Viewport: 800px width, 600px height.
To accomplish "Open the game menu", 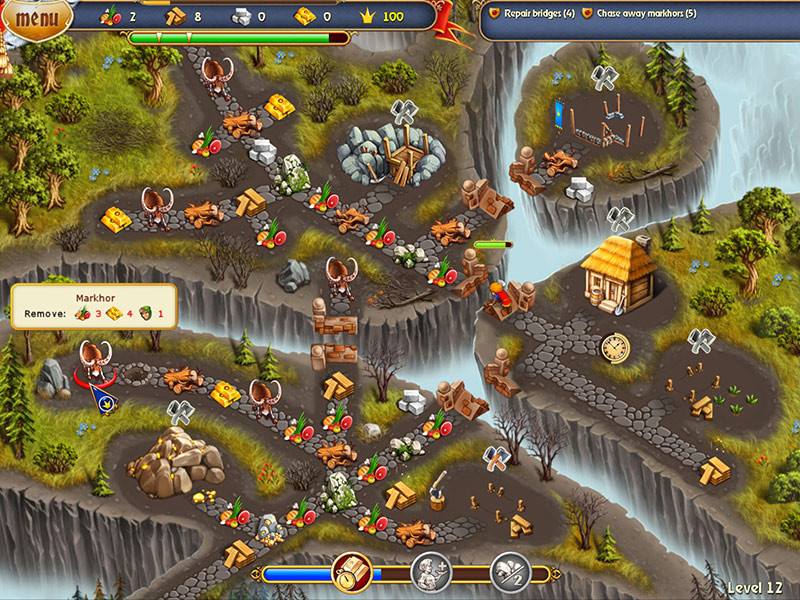I will click(x=36, y=17).
